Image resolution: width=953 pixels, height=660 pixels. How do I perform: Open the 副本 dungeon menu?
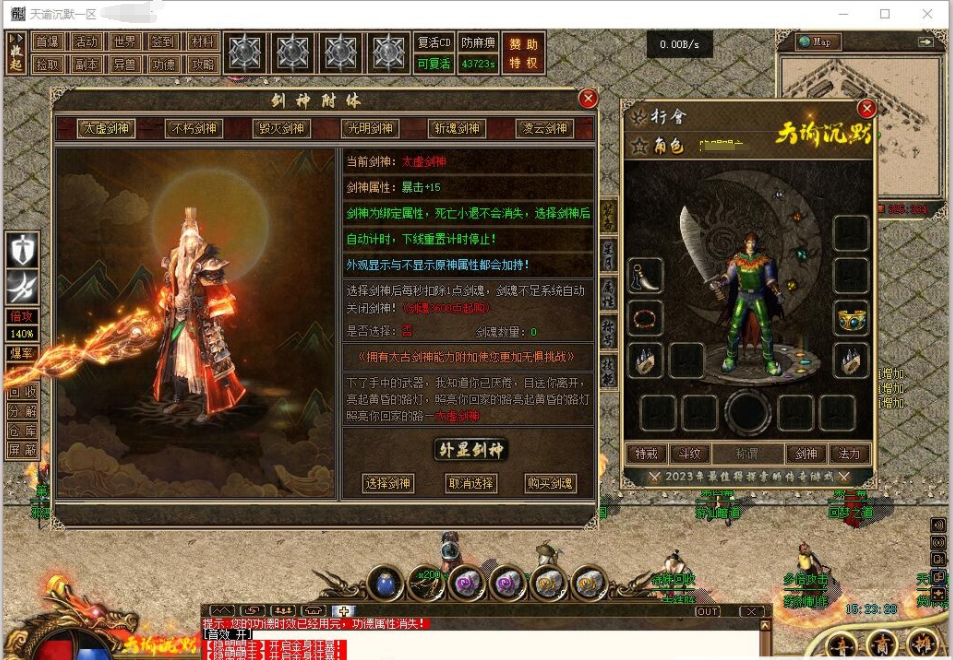(x=87, y=63)
